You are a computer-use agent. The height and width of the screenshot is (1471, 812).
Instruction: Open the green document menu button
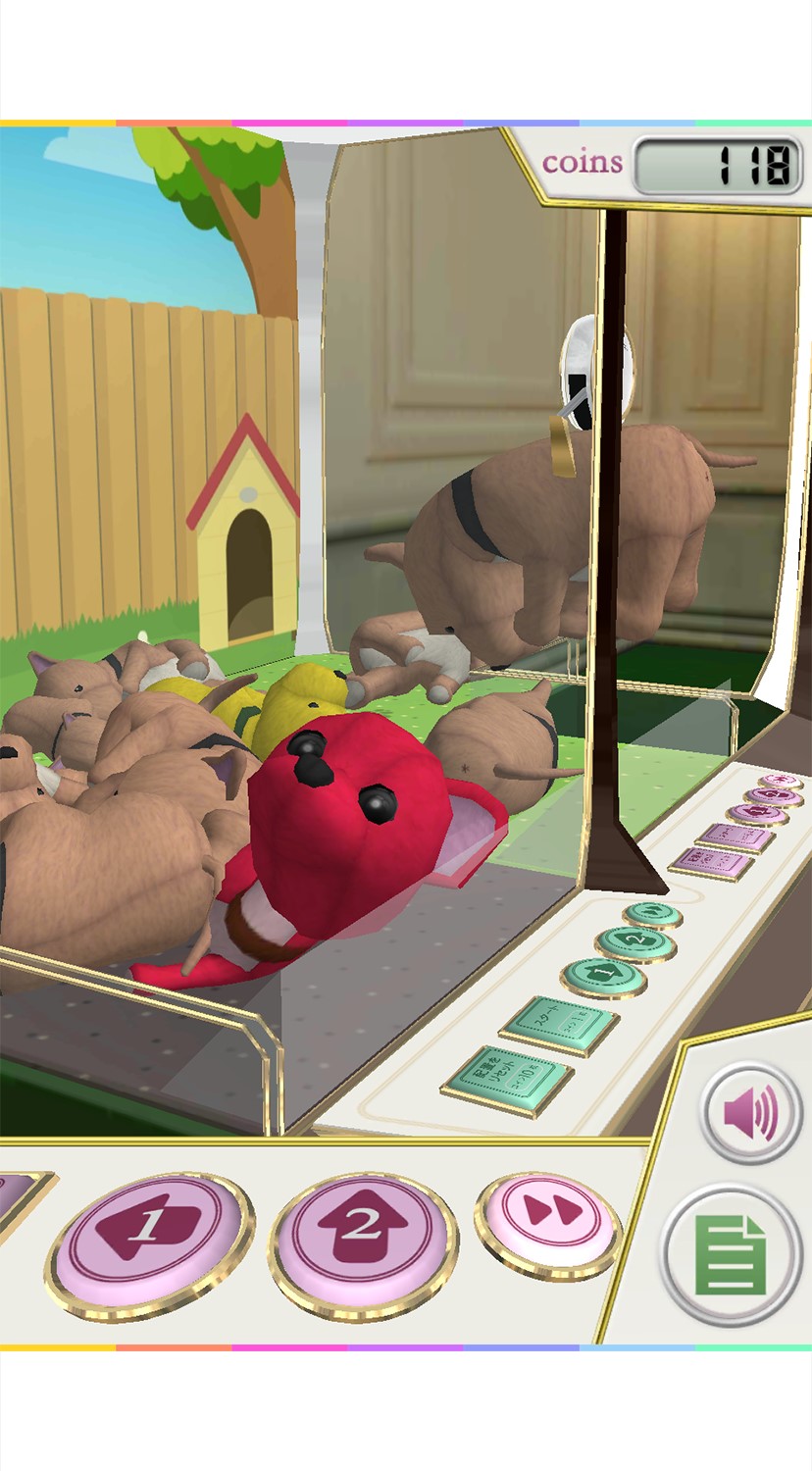(x=731, y=1254)
